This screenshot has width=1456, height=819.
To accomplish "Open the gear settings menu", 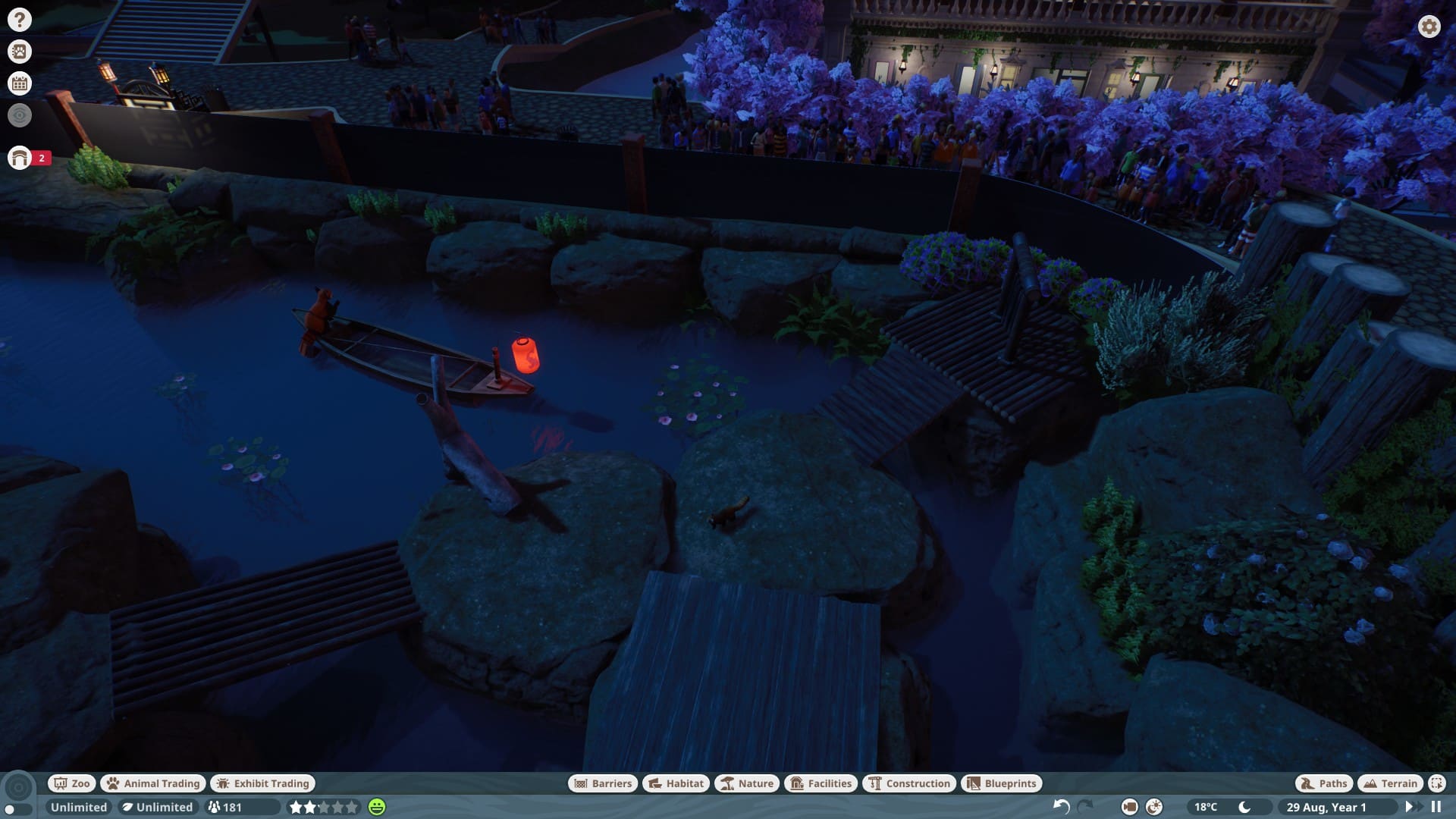I will coord(1429,27).
